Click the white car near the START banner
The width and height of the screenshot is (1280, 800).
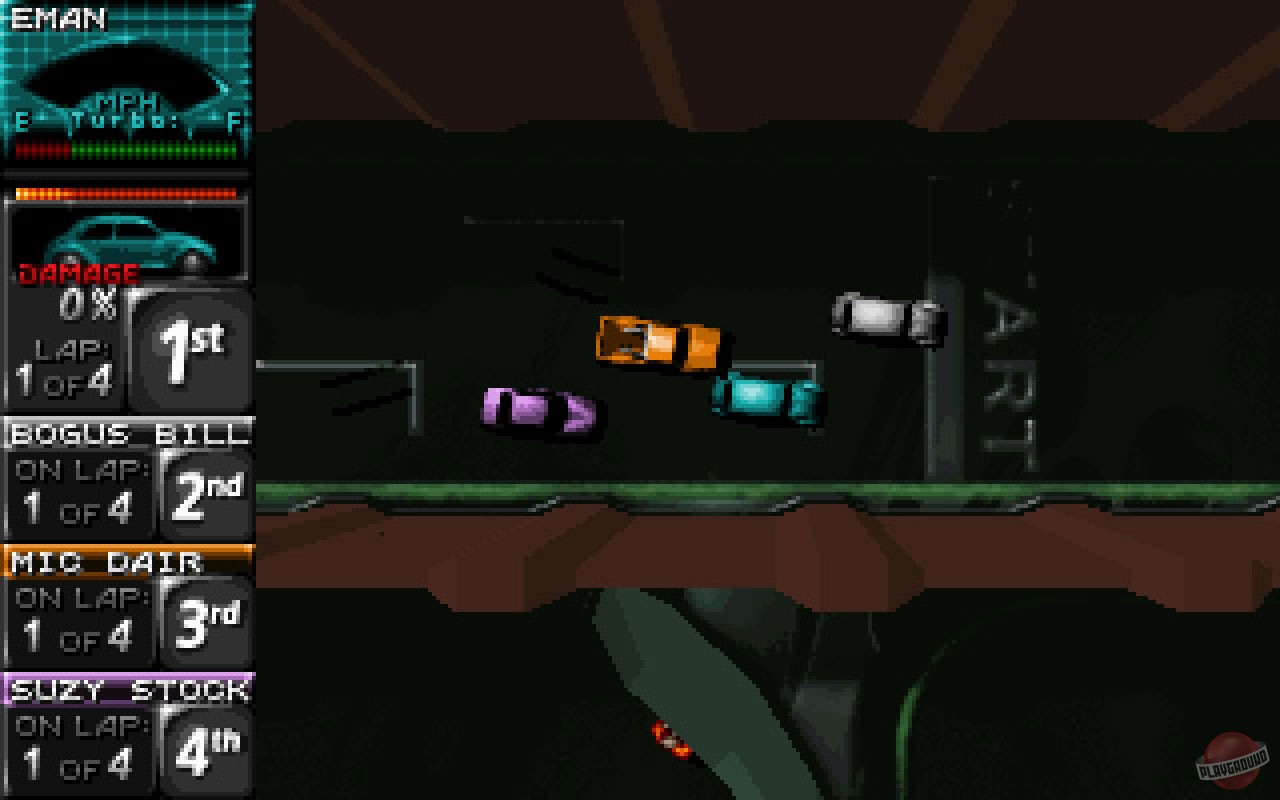[x=885, y=315]
